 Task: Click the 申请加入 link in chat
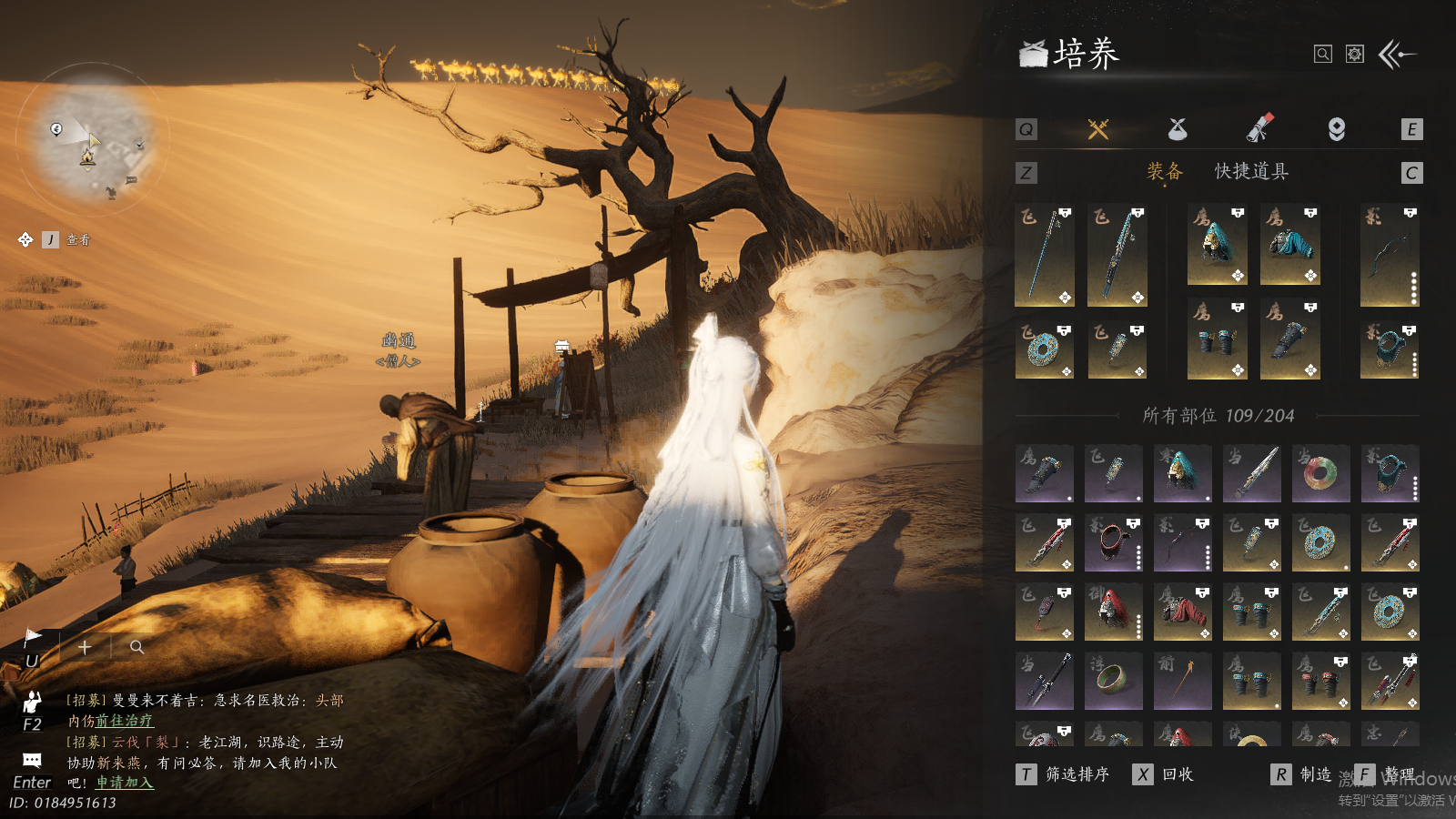[125, 783]
